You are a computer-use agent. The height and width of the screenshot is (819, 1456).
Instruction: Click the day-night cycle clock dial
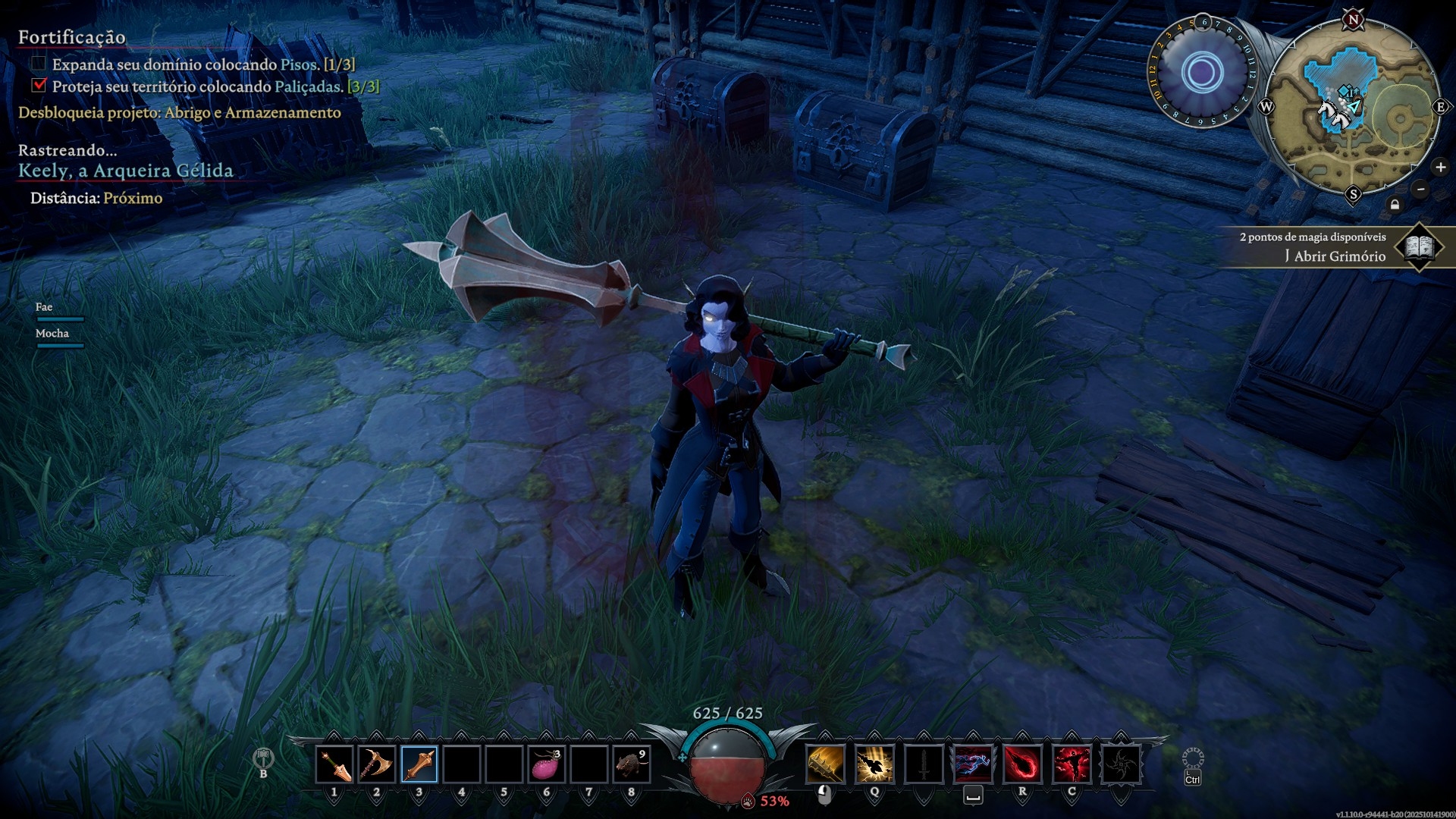point(1202,73)
